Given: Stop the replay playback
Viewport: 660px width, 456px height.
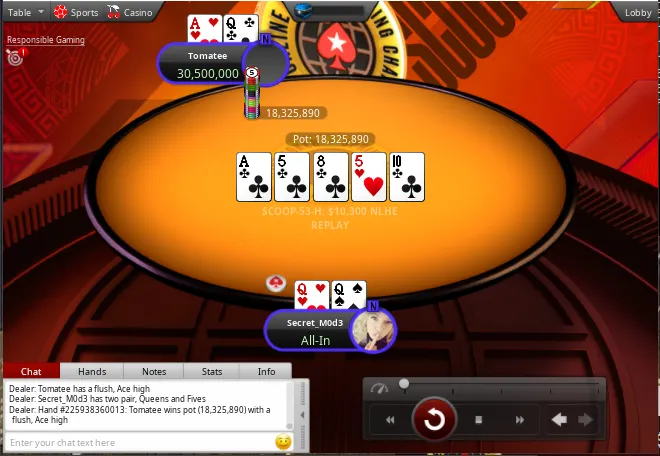Looking at the screenshot, I should 479,420.
